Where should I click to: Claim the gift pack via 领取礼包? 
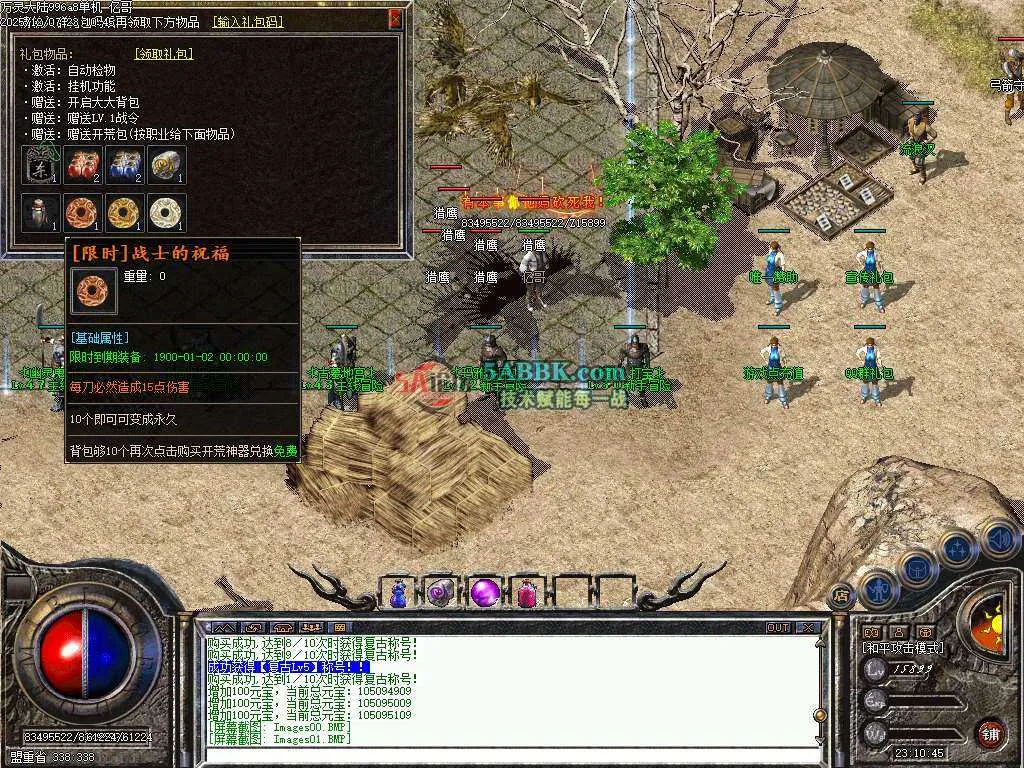click(x=164, y=54)
